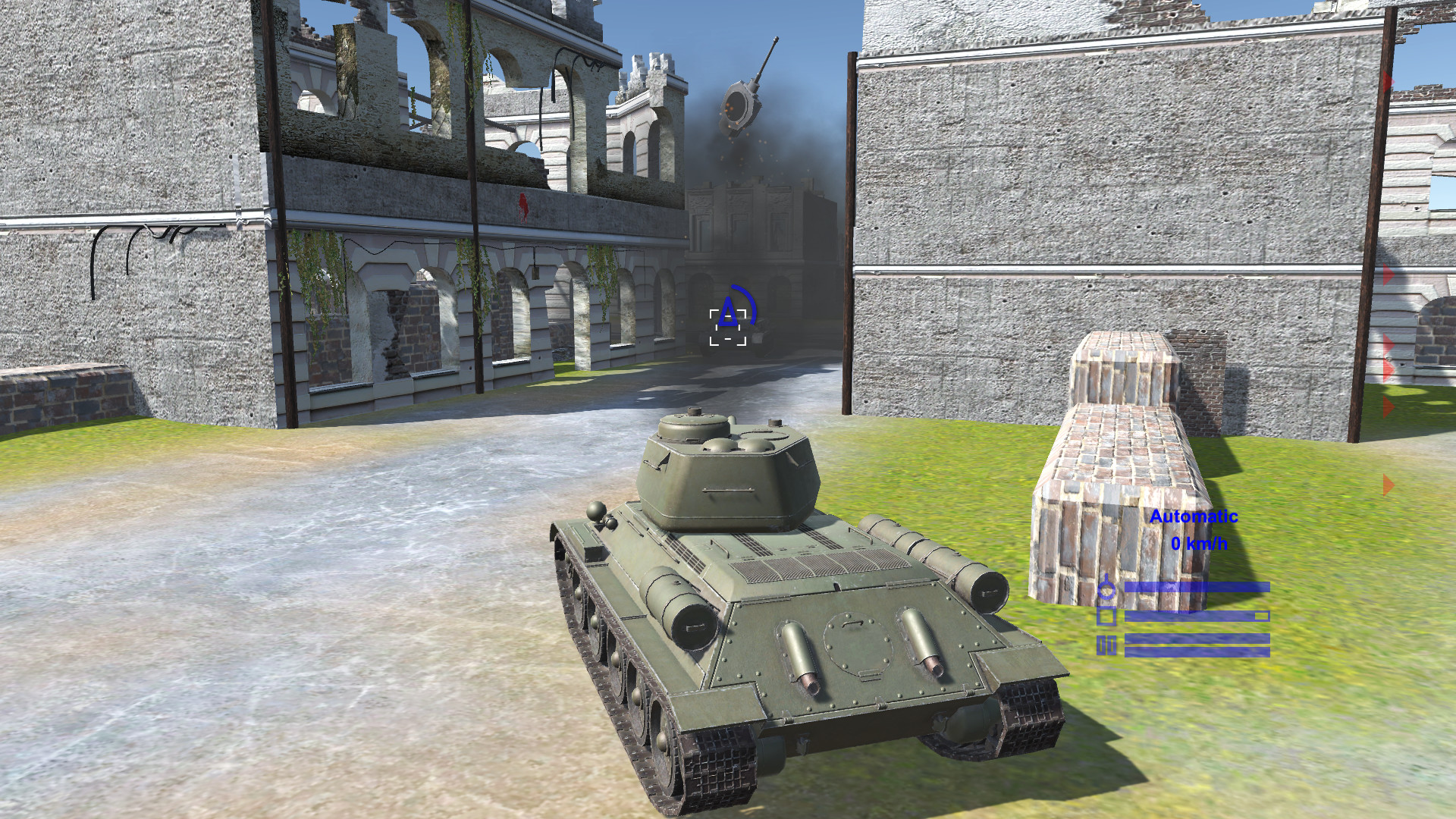Image resolution: width=1456 pixels, height=819 pixels.
Task: Click the blue triangle gun-direction indicator
Action: click(729, 312)
